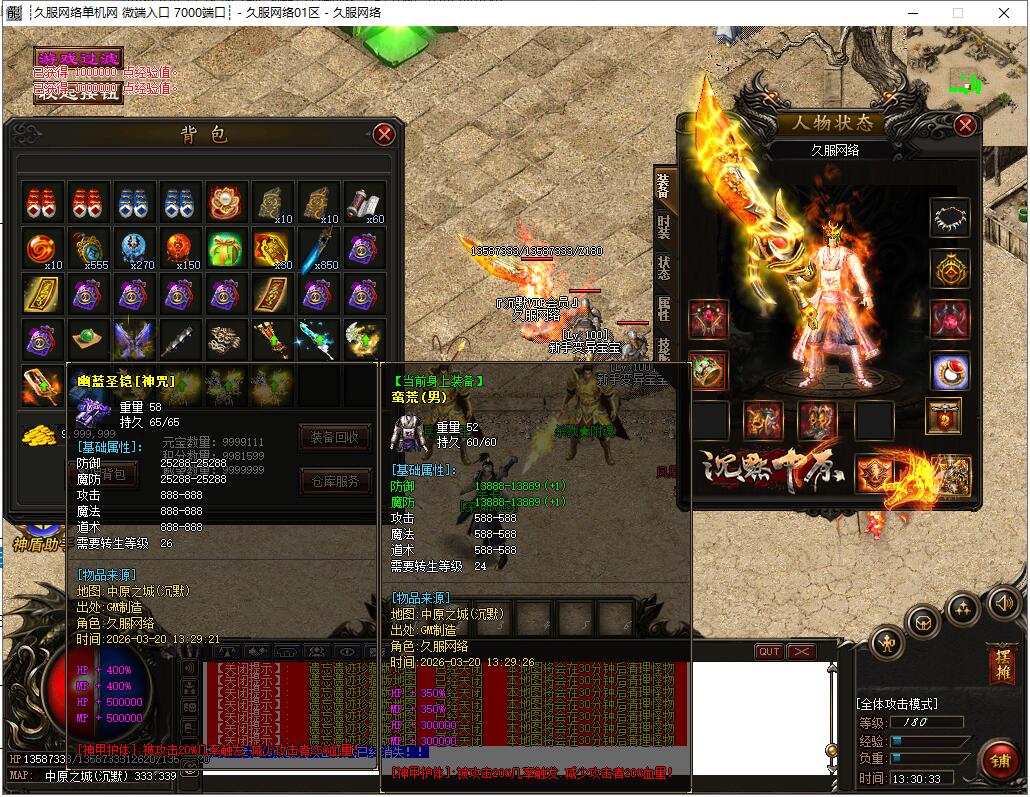Choose the purple winged armor item

pos(133,340)
